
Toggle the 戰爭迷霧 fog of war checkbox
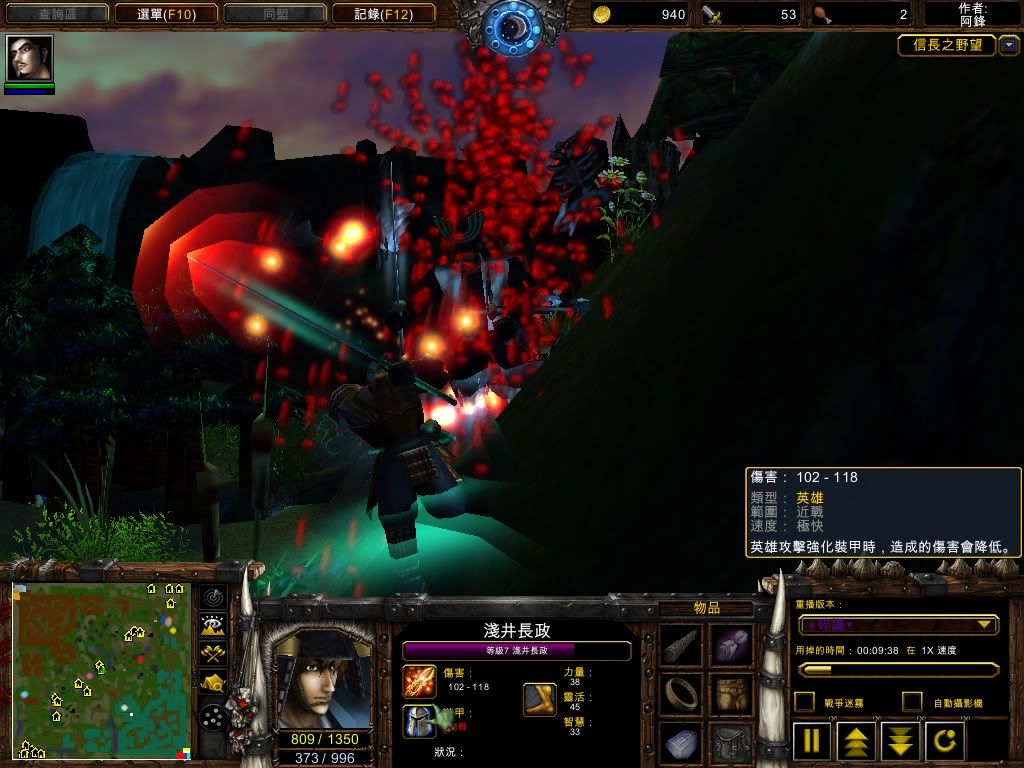(804, 702)
